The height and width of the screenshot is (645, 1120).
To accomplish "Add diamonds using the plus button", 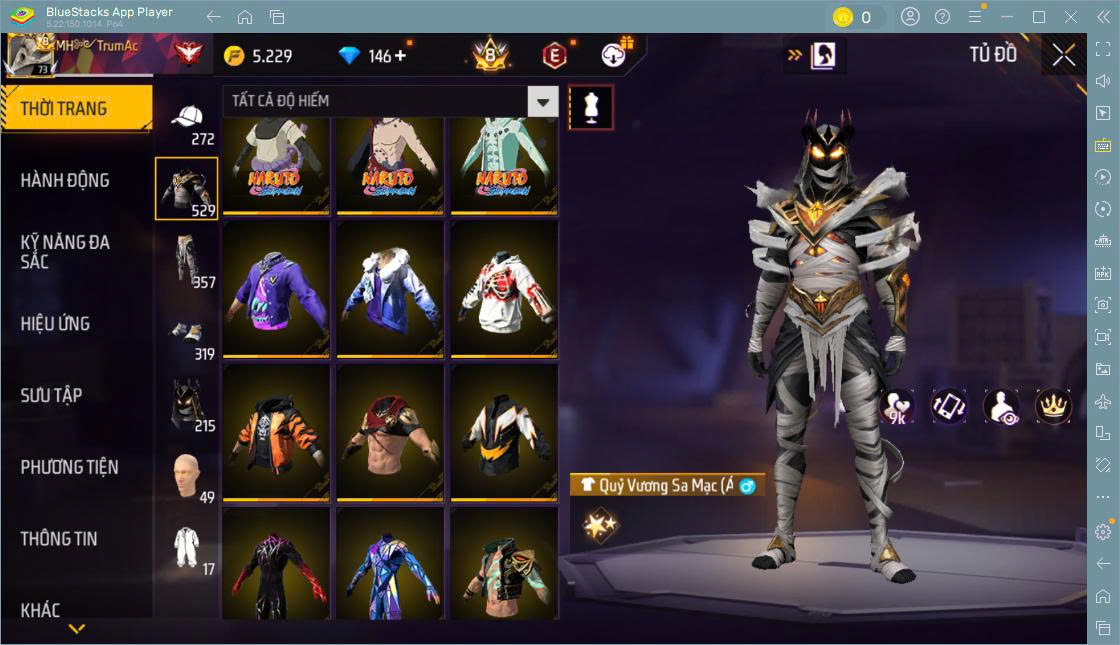I will point(401,56).
